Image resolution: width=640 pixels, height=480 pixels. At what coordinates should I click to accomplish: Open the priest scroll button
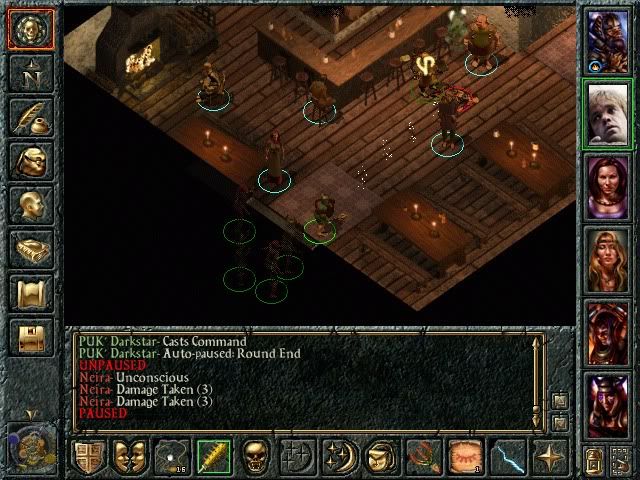[30, 294]
